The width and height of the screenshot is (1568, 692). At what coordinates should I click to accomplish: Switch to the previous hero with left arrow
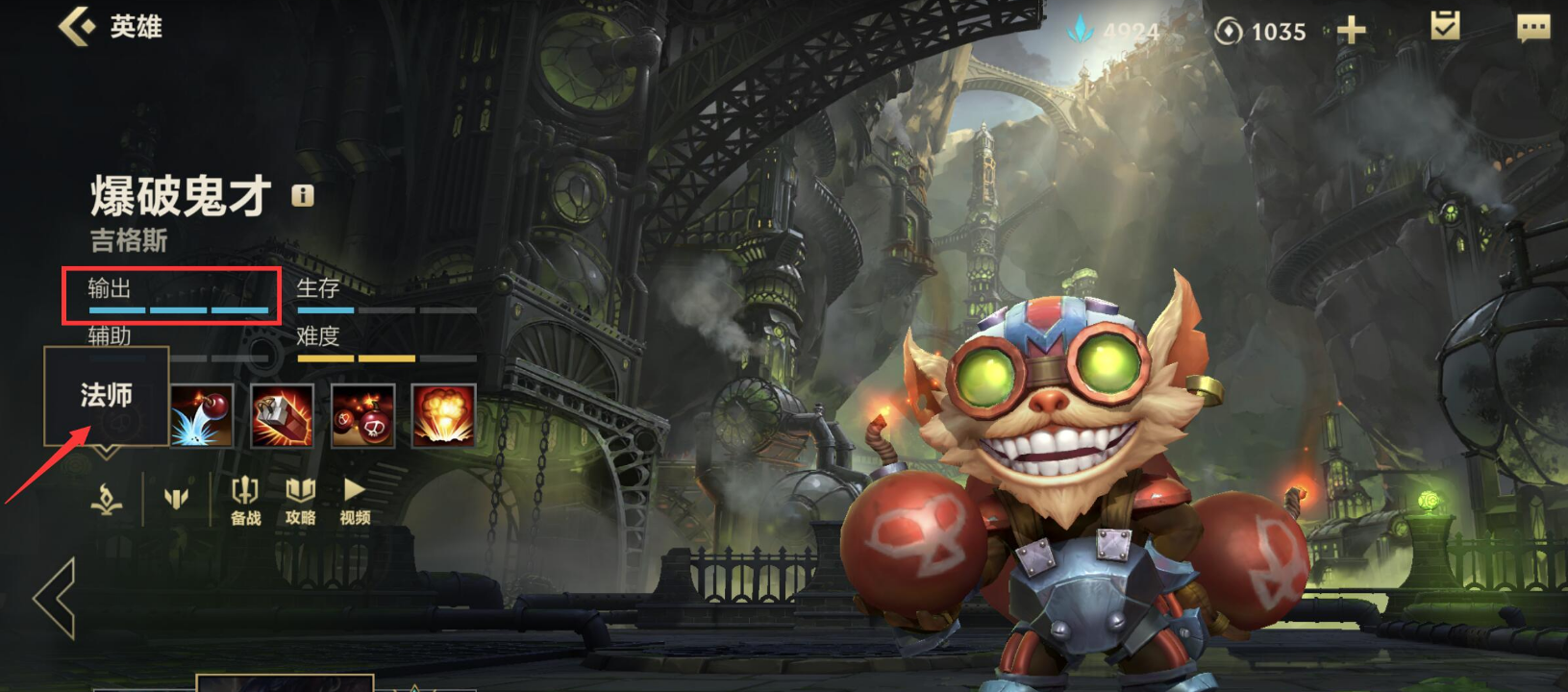[x=56, y=598]
